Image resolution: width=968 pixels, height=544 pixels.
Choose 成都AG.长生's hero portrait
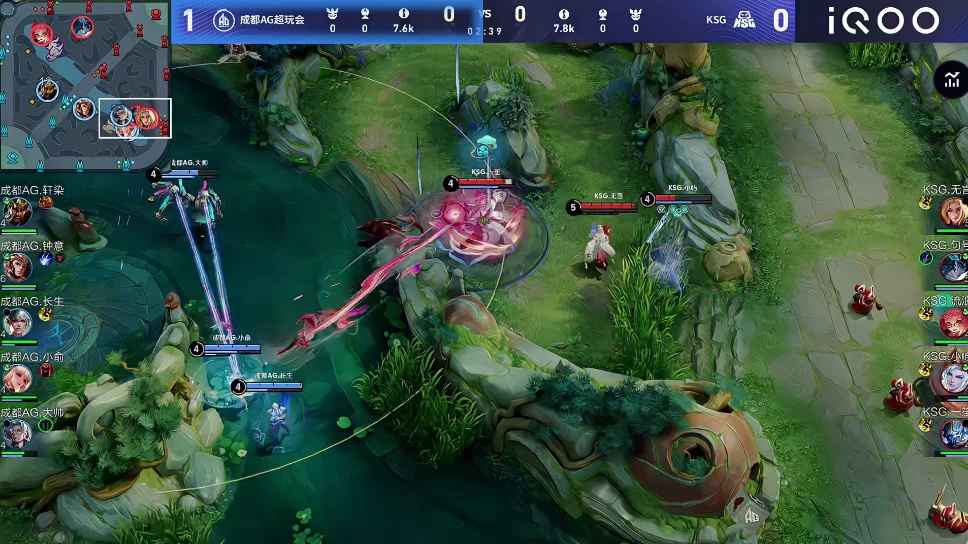(17, 323)
